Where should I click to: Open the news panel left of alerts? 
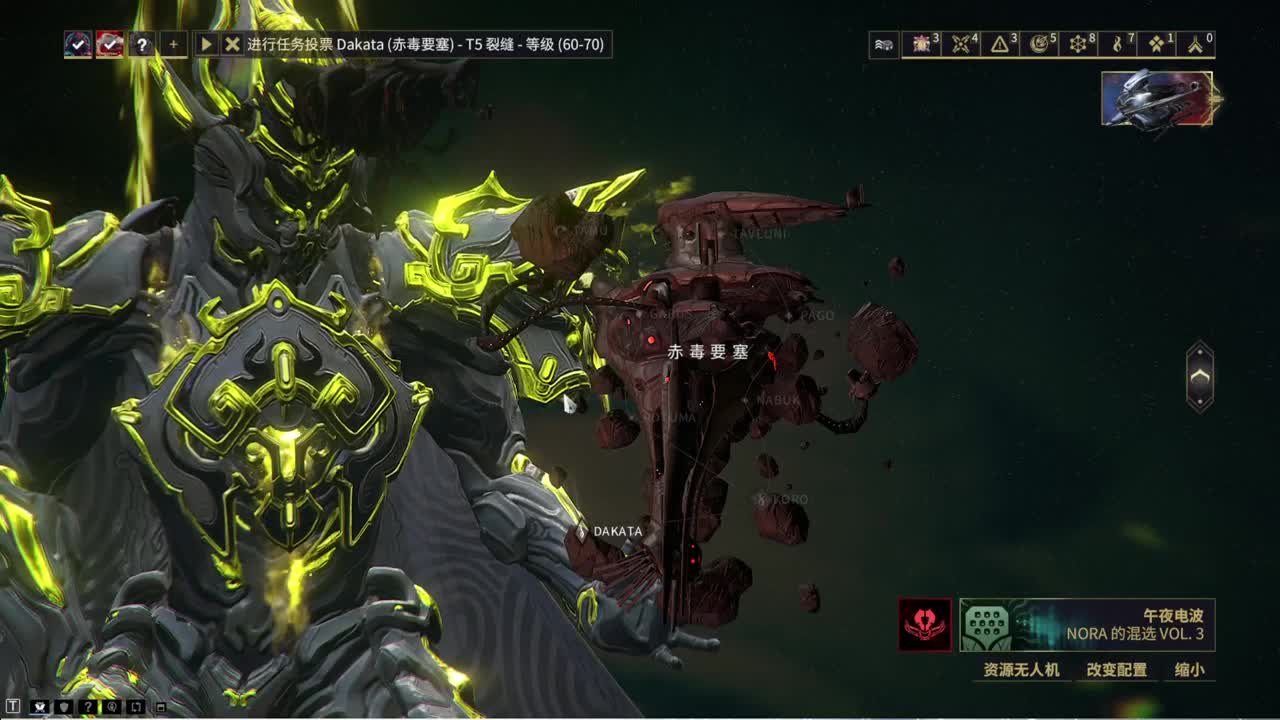point(884,44)
